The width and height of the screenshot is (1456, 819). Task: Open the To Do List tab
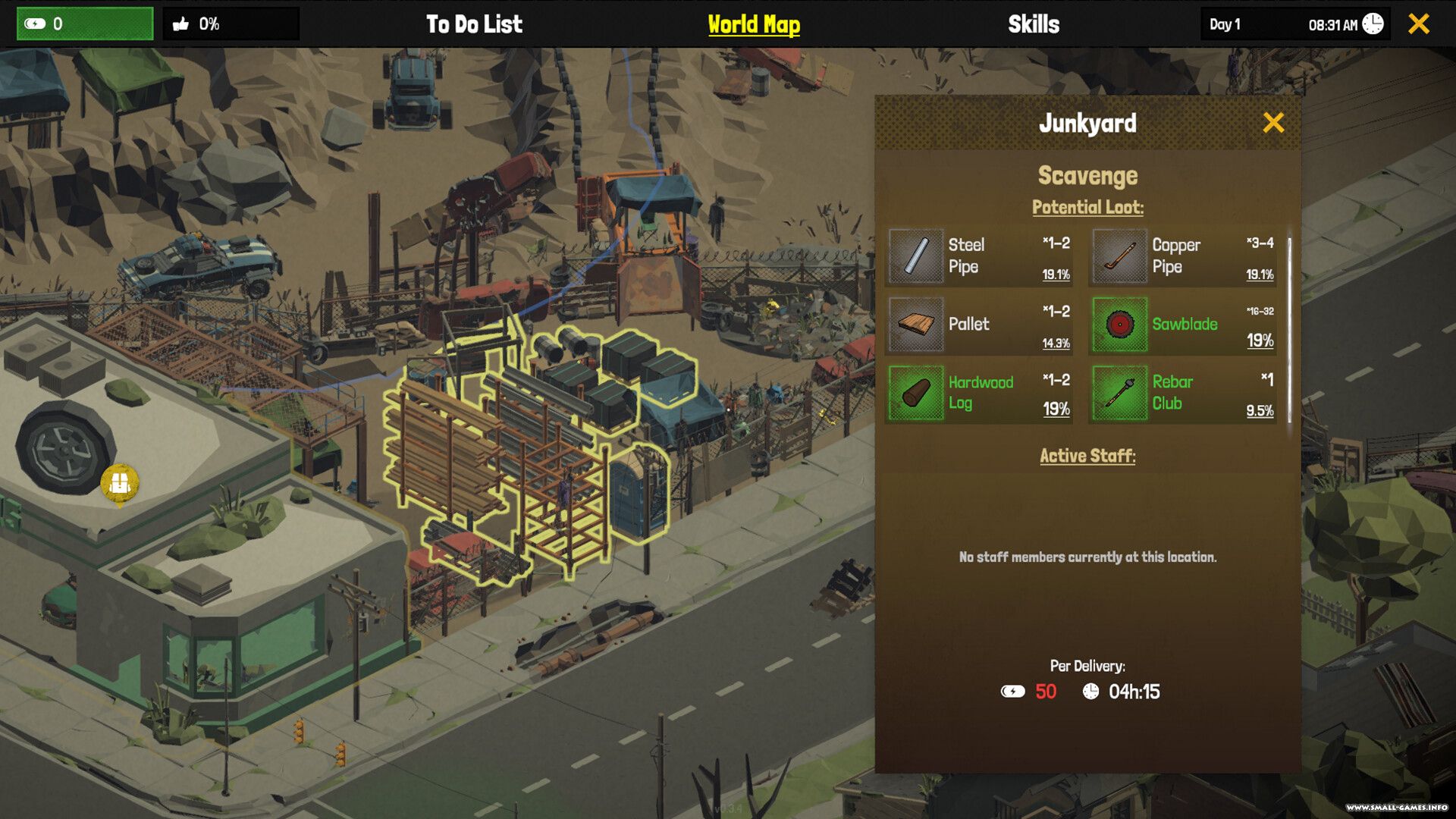[x=474, y=24]
